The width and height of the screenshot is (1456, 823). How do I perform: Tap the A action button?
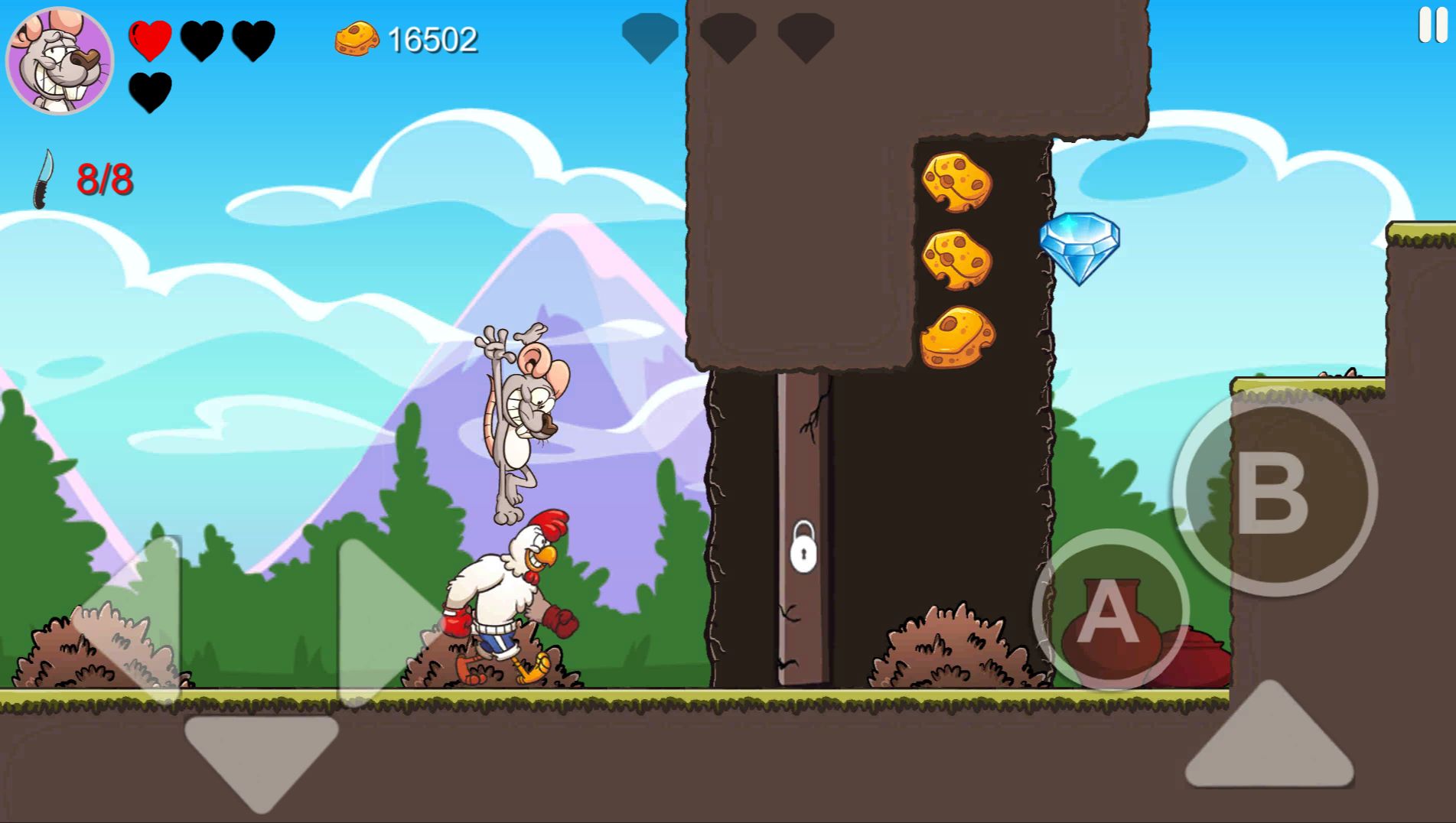coord(1110,610)
